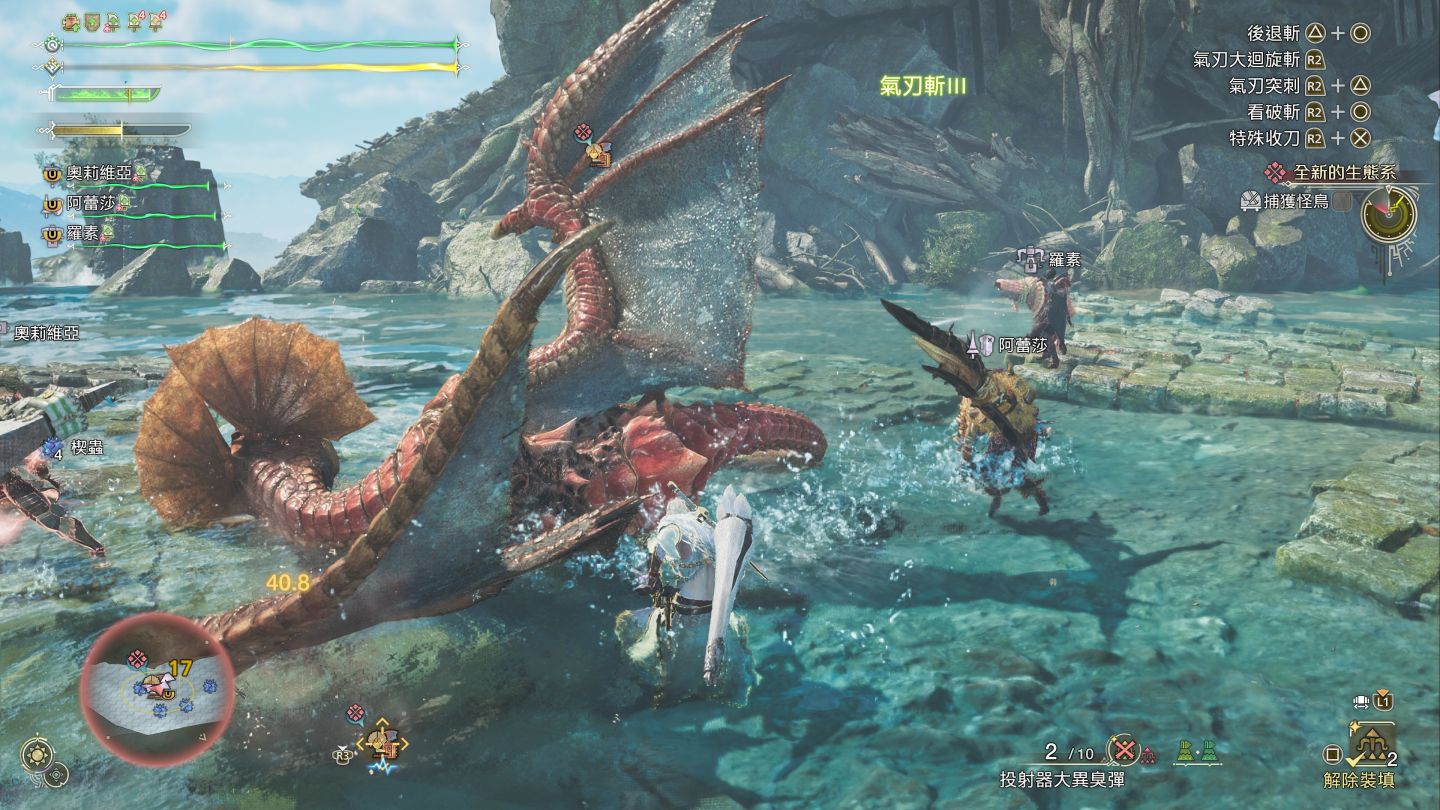The height and width of the screenshot is (810, 1440).
Task: Click the 解除裝填 slinger ammo icon
Action: click(1370, 745)
